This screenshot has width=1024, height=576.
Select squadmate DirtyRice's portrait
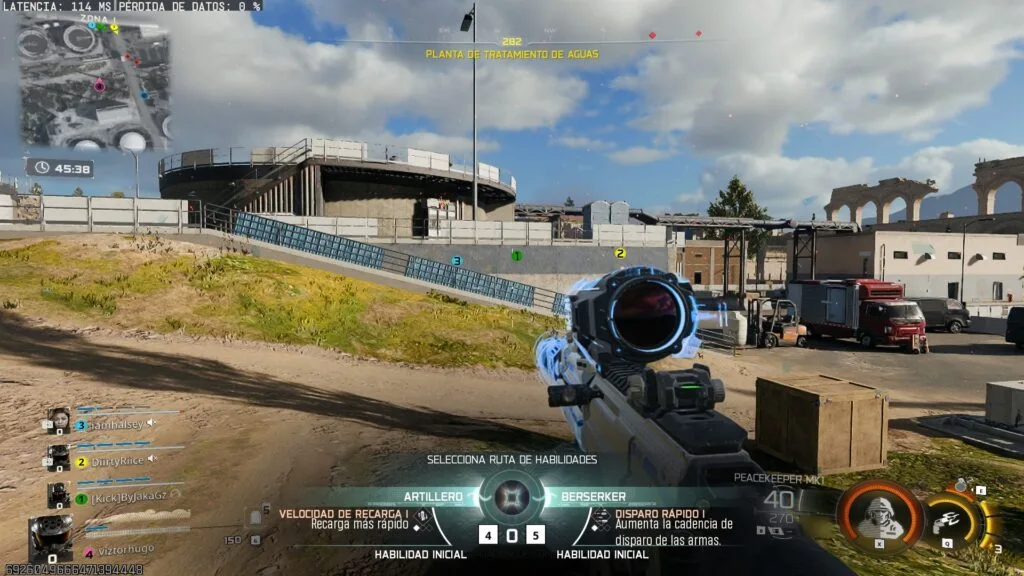coord(59,458)
